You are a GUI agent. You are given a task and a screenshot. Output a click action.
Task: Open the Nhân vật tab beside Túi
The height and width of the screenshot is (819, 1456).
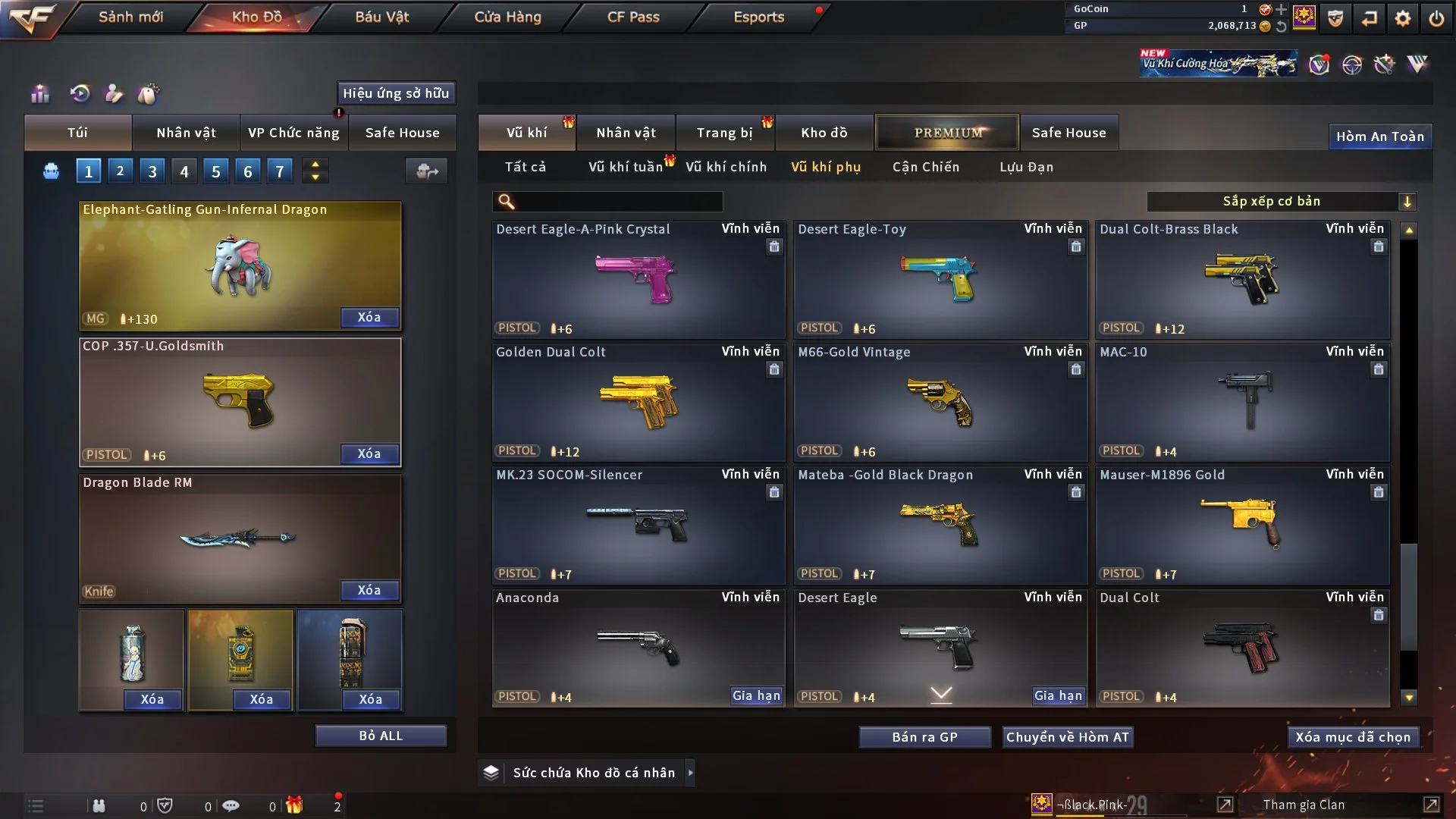186,133
